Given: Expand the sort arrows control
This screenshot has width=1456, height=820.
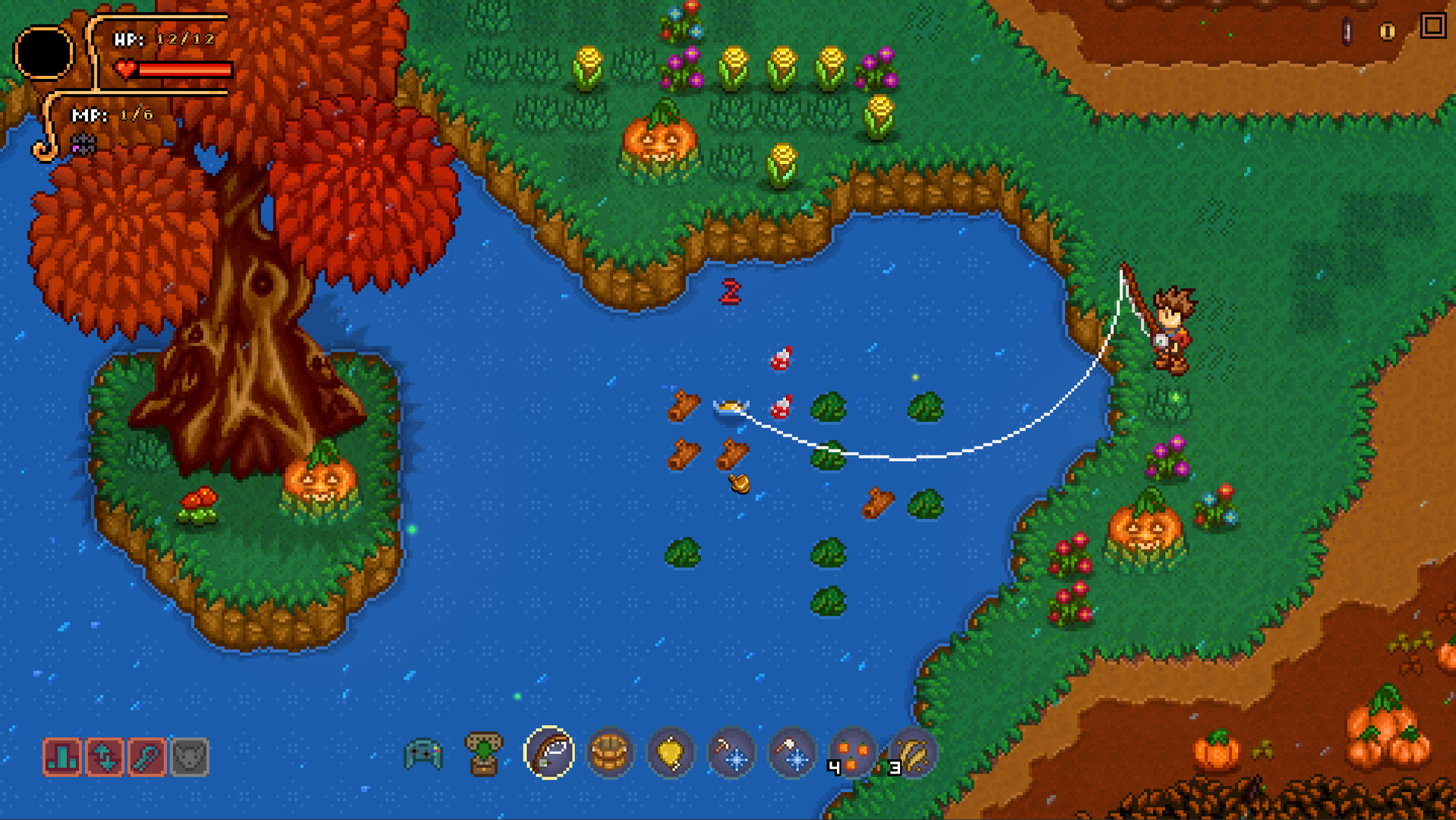Looking at the screenshot, I should [106, 757].
